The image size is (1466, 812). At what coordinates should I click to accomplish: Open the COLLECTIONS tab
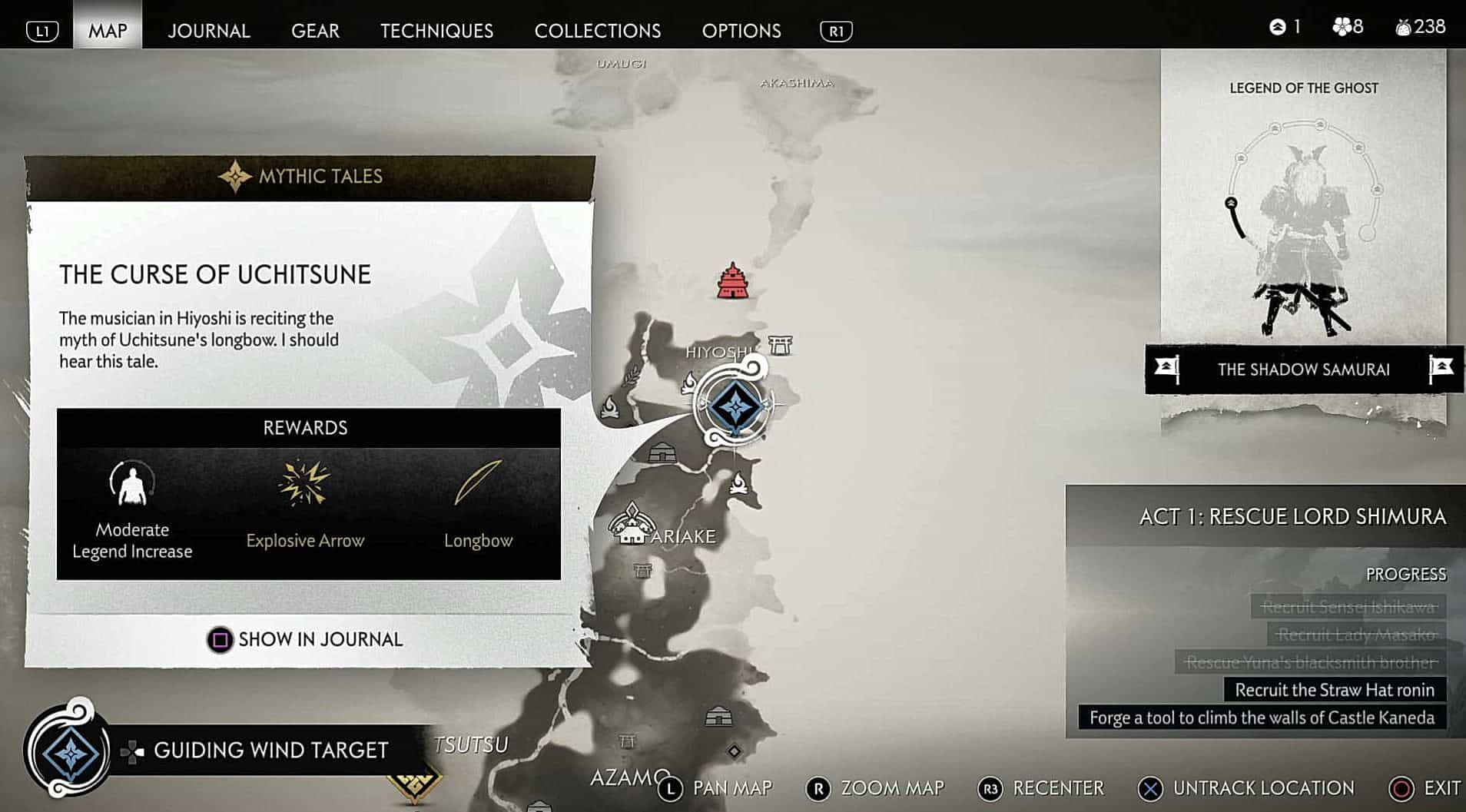(x=597, y=31)
